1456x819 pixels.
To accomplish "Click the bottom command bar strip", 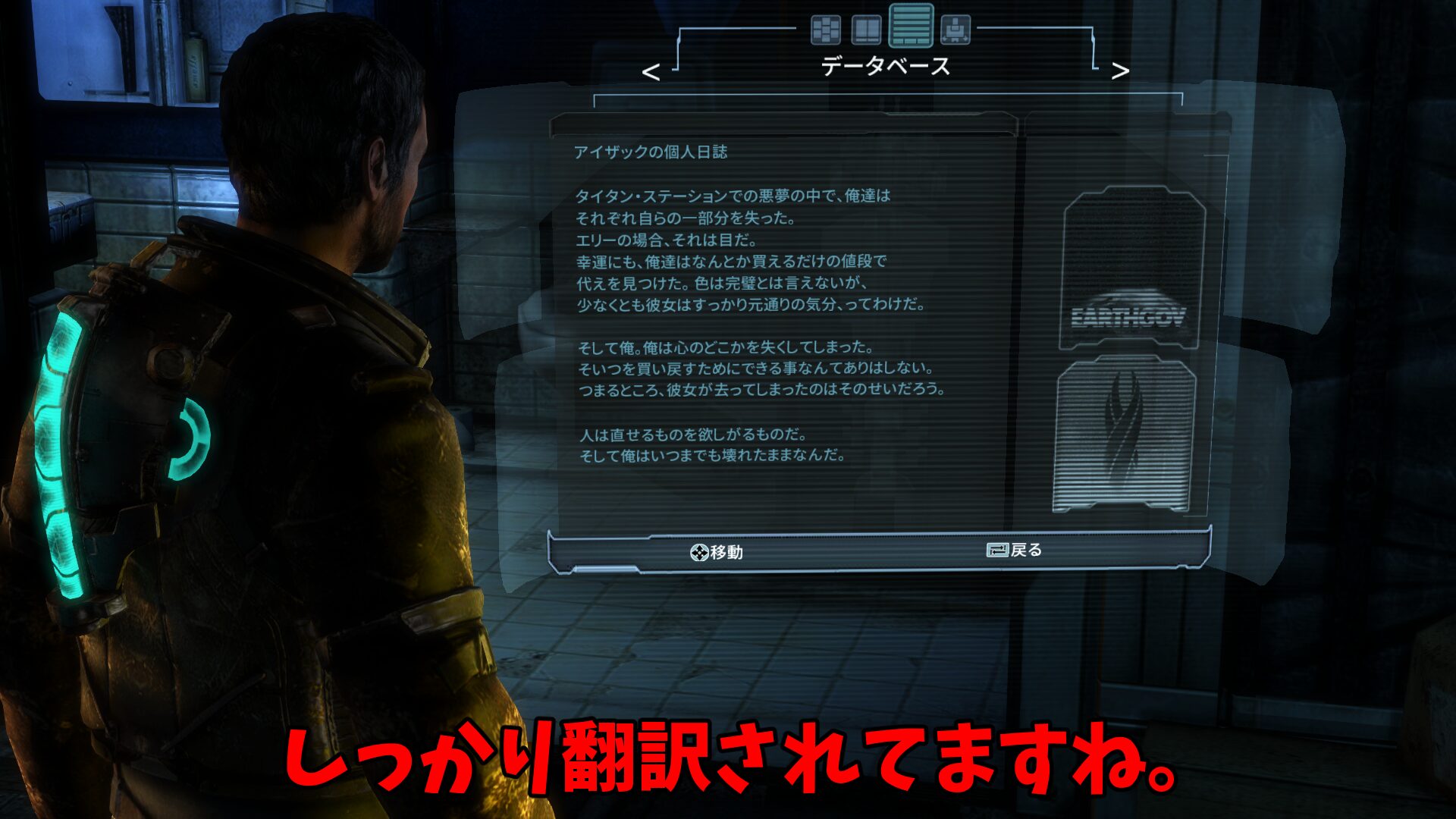I will point(880,551).
